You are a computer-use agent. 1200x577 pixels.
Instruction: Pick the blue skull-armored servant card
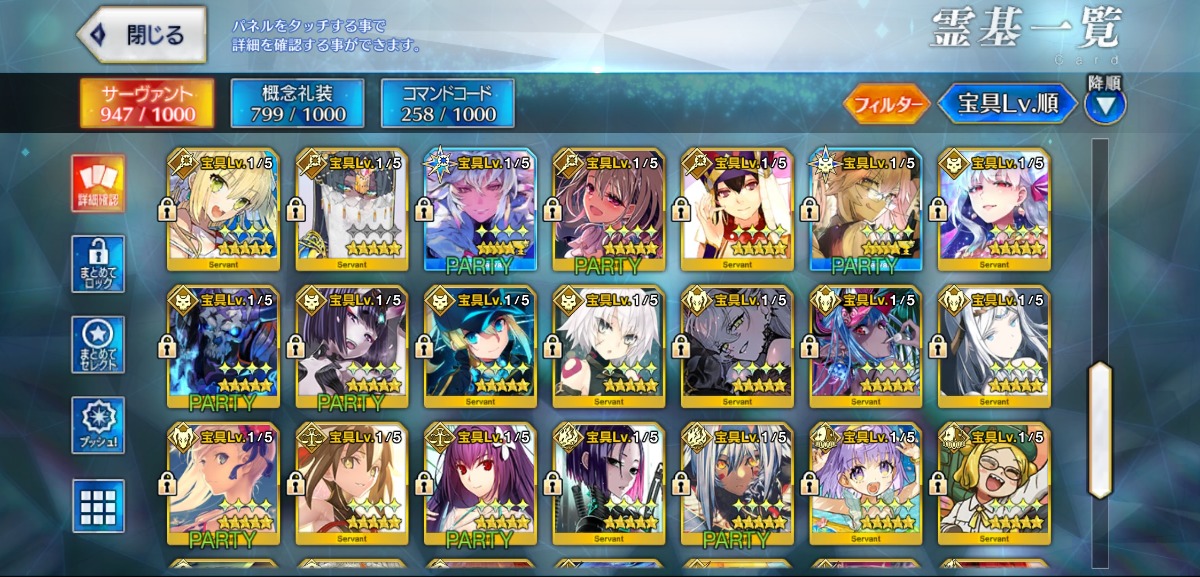coord(223,347)
